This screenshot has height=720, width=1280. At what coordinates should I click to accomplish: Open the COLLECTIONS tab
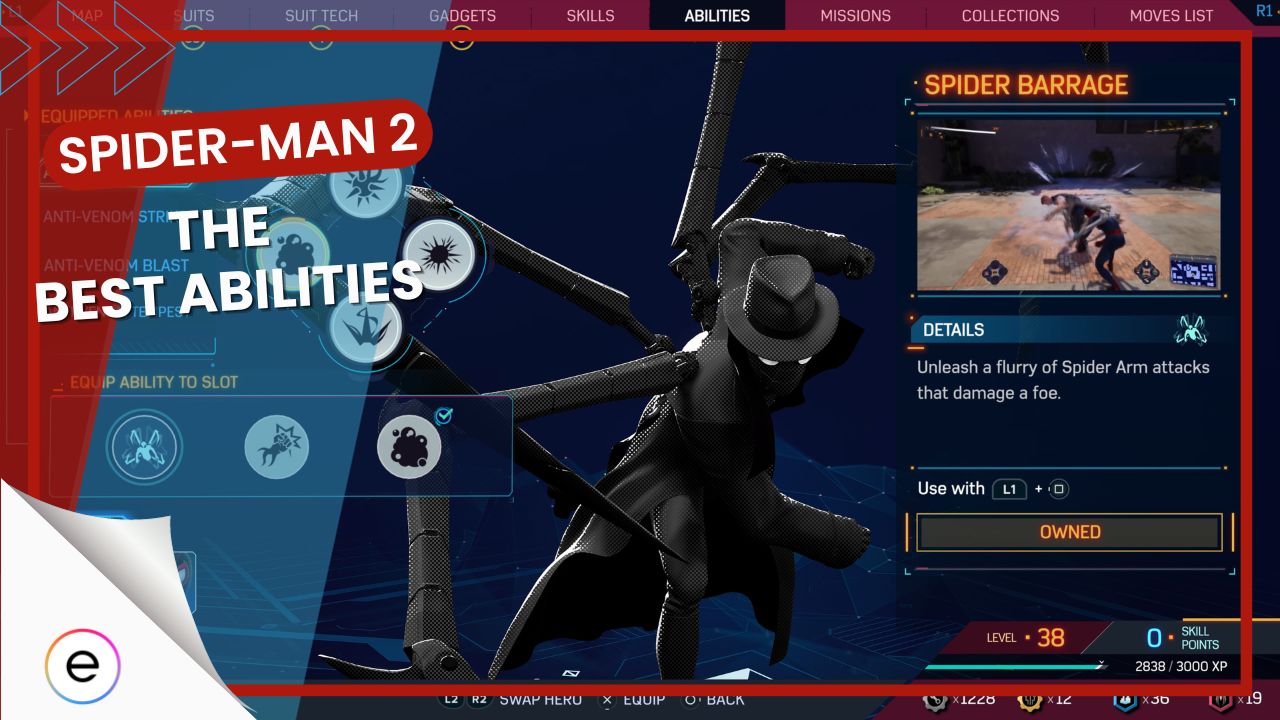[1010, 15]
